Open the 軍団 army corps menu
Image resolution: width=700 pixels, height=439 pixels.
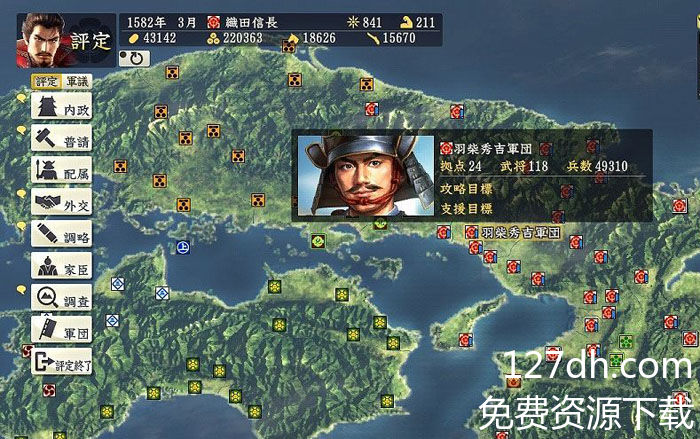(62, 329)
